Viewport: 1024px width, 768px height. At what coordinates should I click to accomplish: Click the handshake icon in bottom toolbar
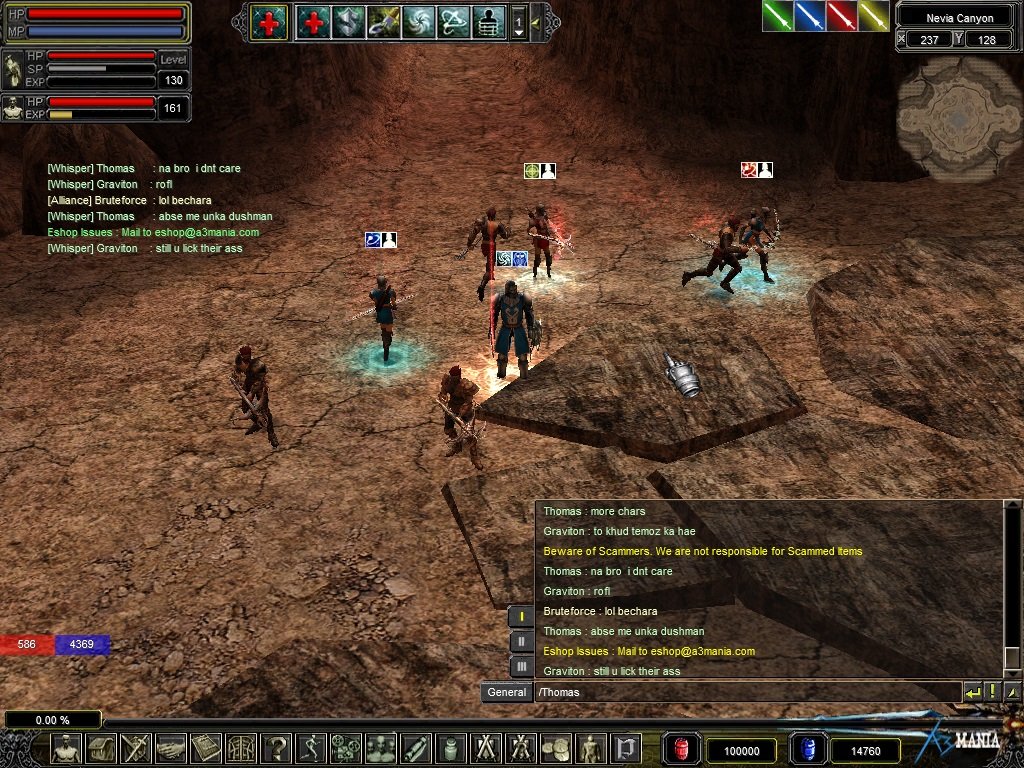(171, 748)
